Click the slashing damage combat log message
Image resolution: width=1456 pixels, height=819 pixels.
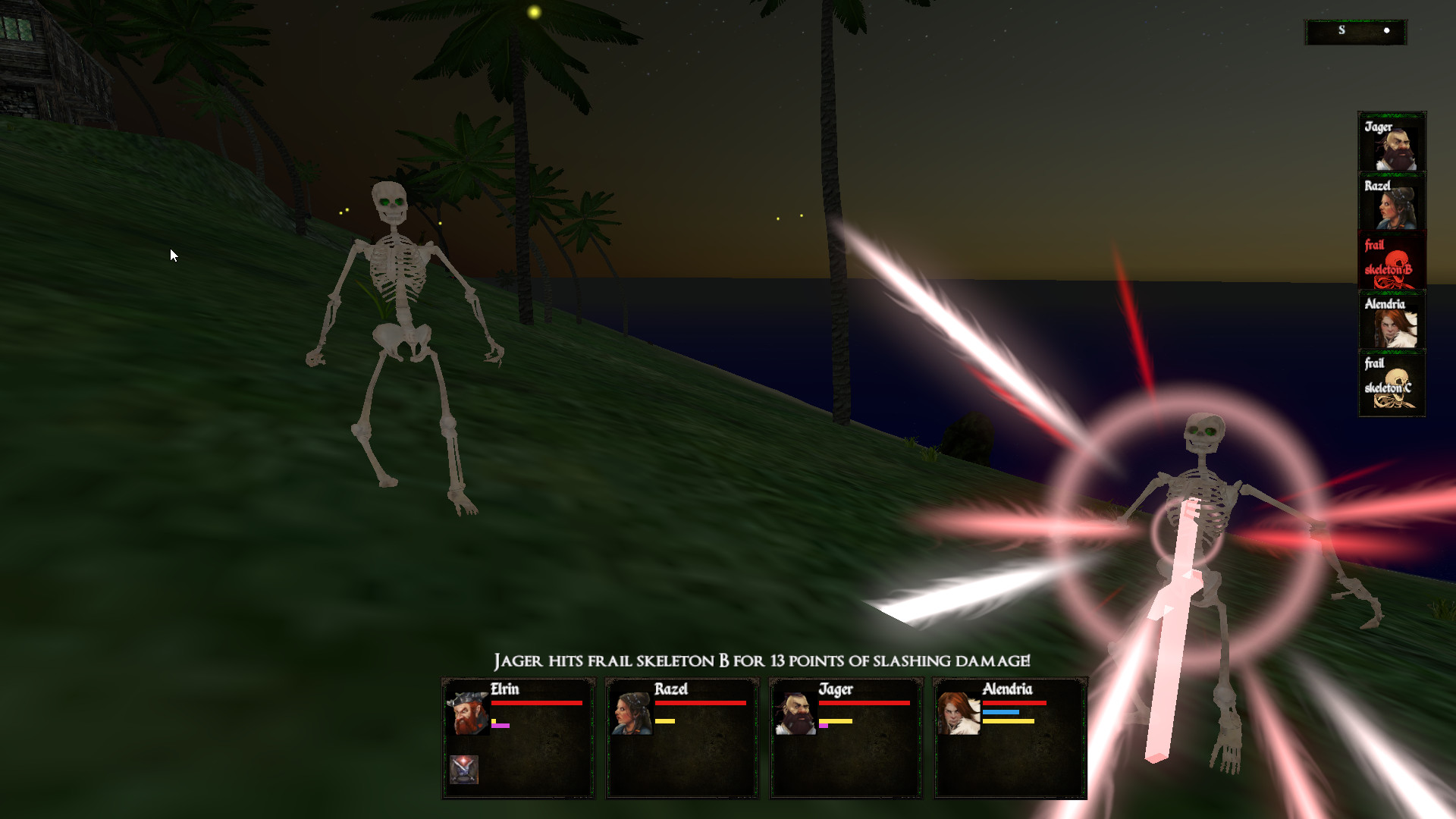point(762,661)
